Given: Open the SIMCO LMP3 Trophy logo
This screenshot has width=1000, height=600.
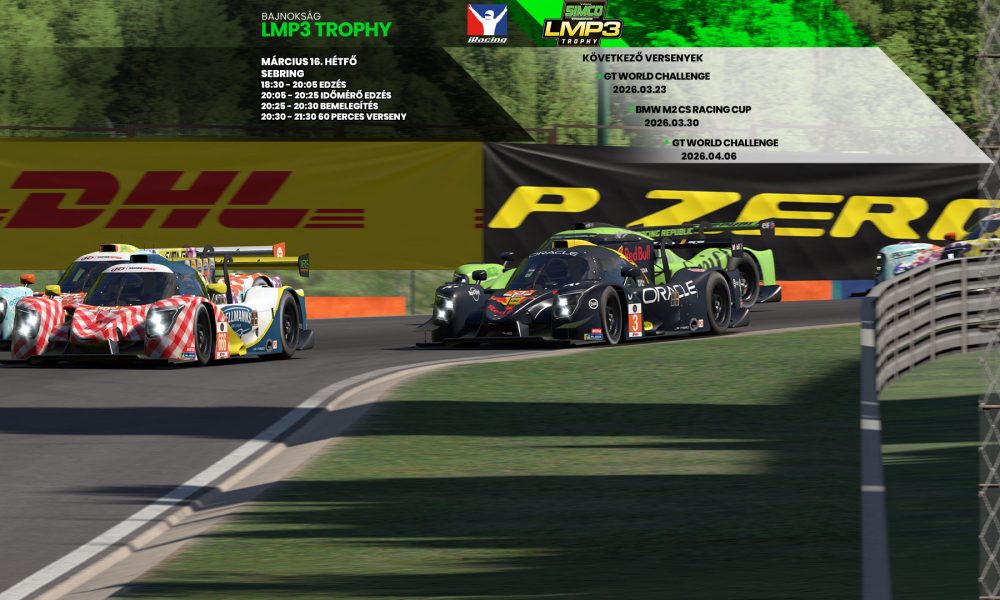Looking at the screenshot, I should (x=582, y=23).
